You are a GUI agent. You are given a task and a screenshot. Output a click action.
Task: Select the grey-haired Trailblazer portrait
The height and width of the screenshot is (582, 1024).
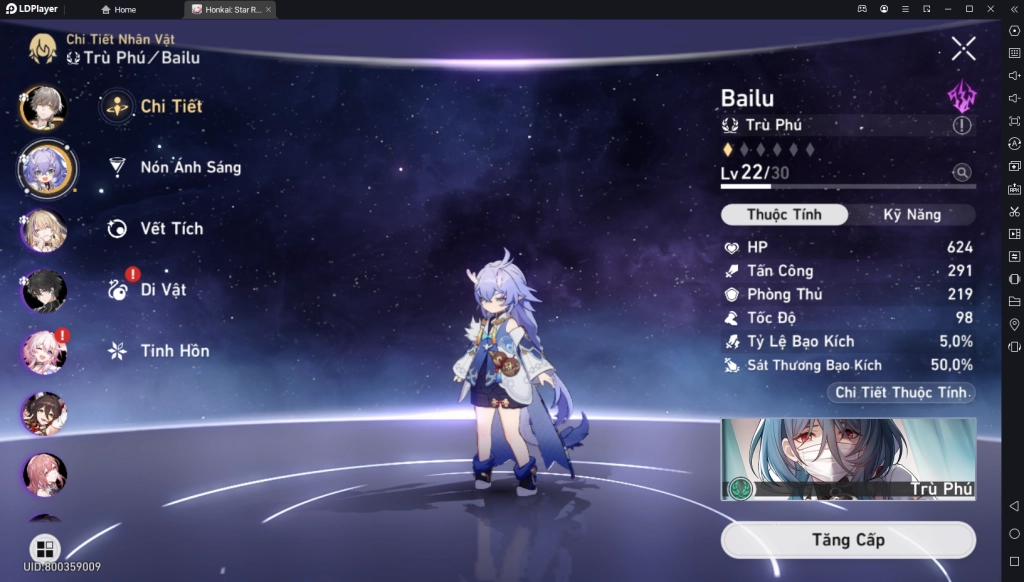coord(45,108)
